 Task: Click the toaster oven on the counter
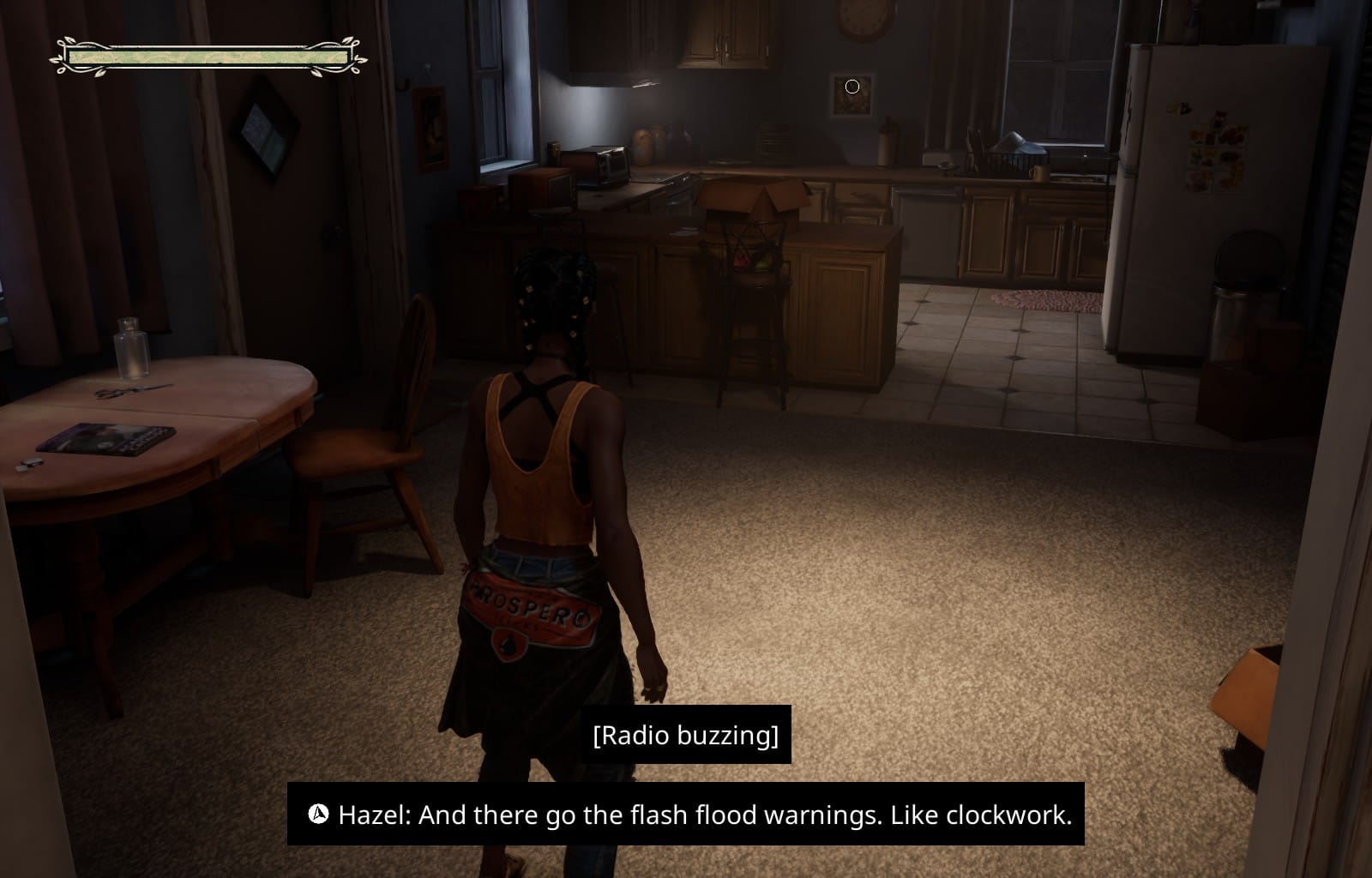[605, 167]
